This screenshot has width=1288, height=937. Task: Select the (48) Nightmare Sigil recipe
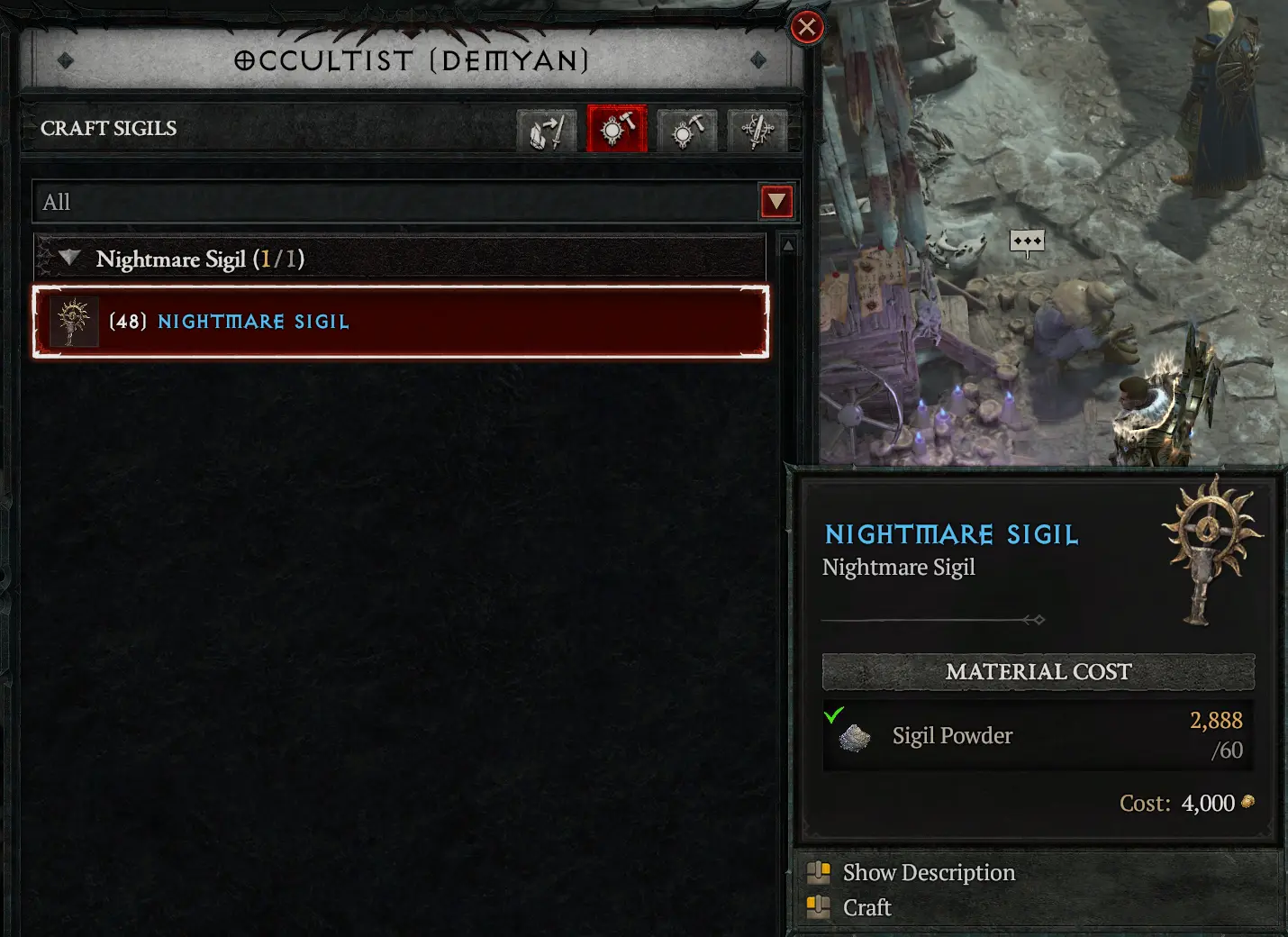[401, 322]
